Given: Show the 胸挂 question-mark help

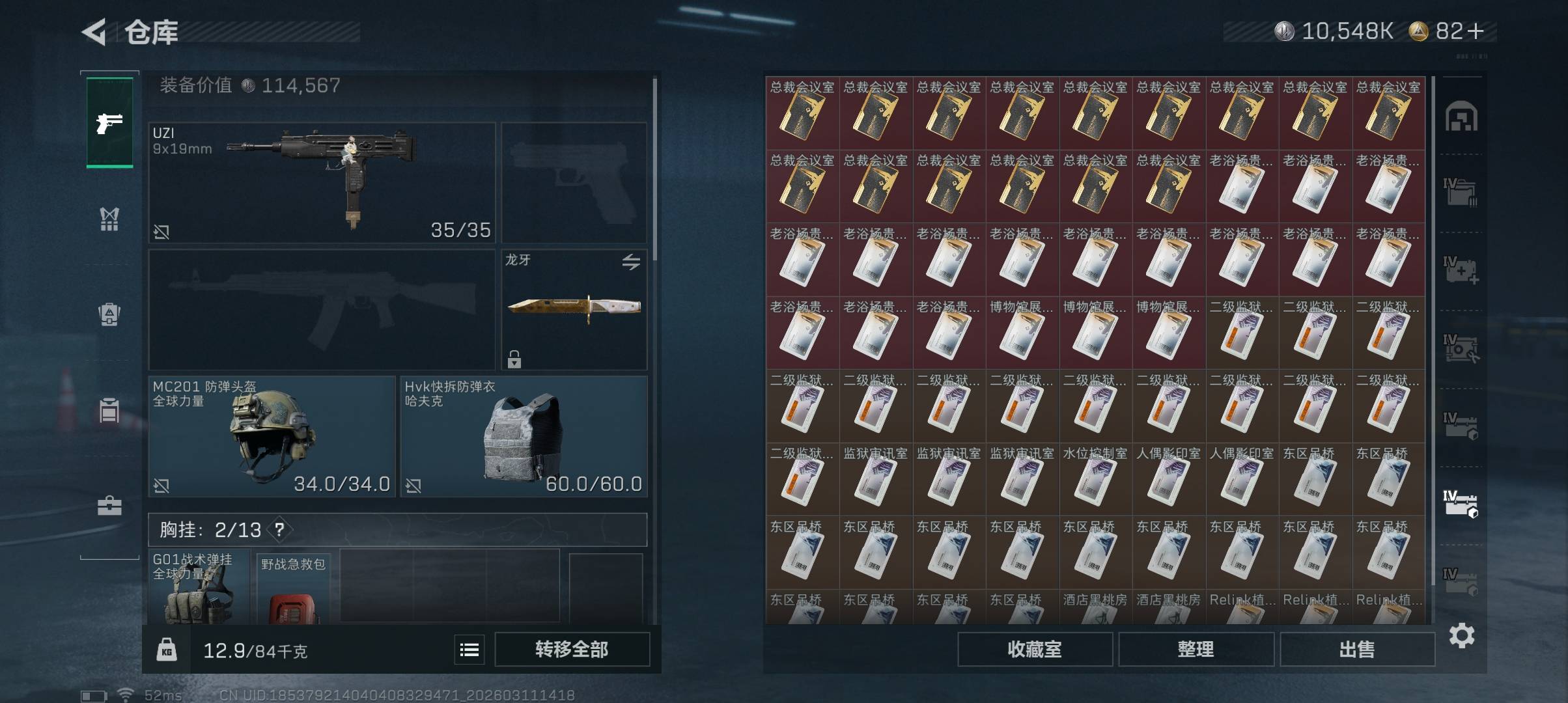Looking at the screenshot, I should point(279,530).
